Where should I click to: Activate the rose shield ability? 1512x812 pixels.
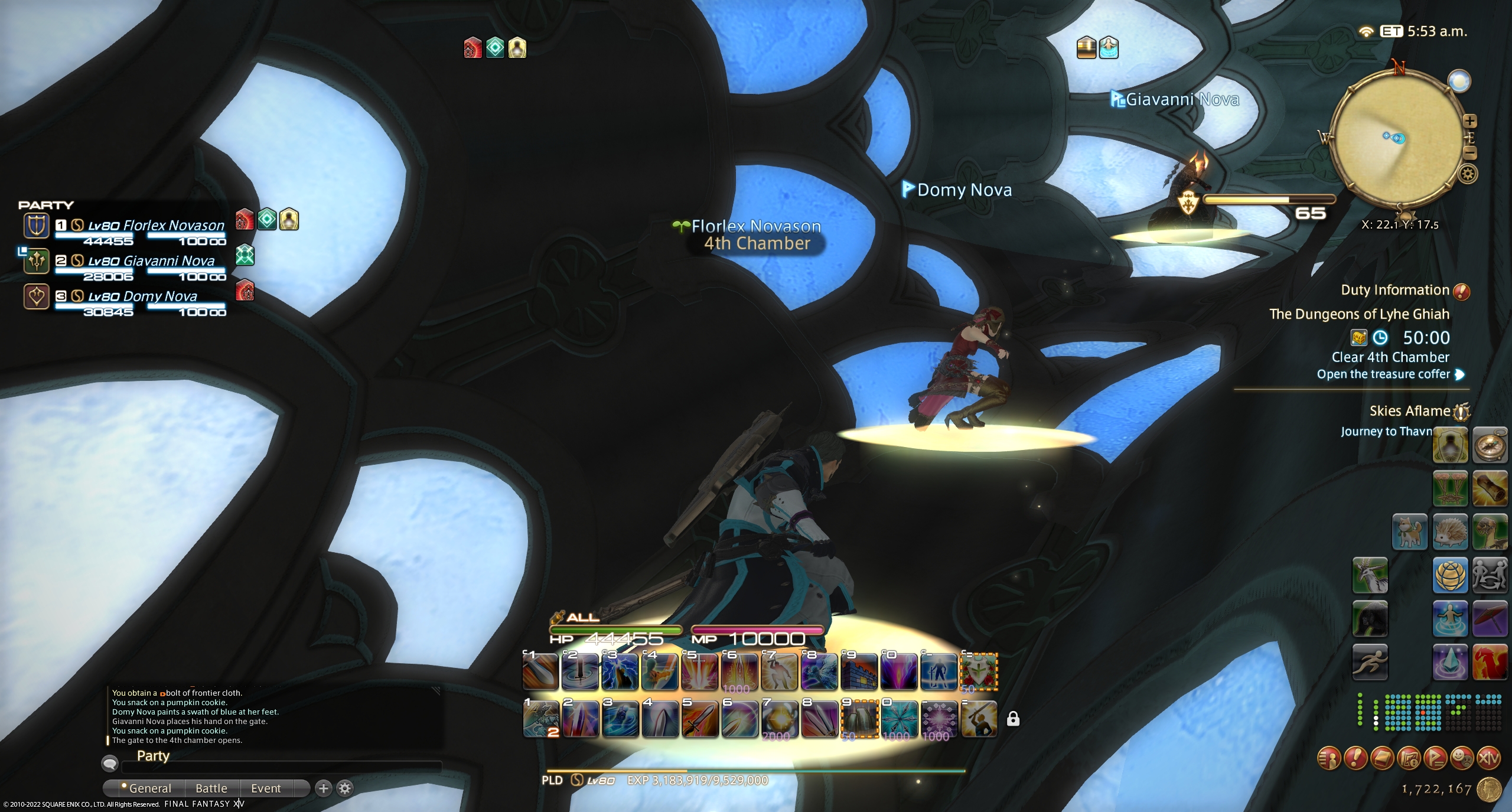click(x=979, y=671)
